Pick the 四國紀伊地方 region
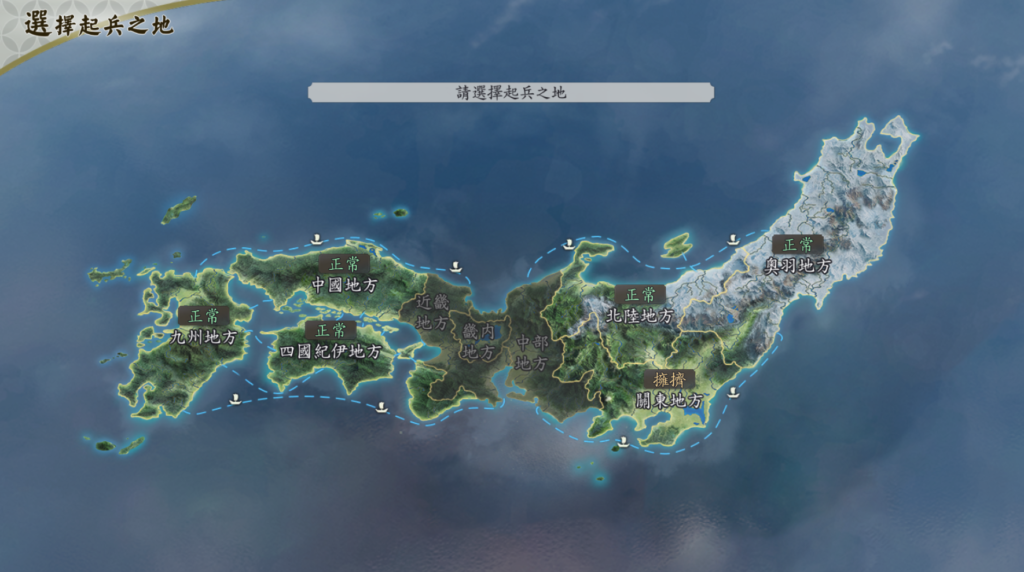Image resolution: width=1024 pixels, height=572 pixels. (330, 351)
